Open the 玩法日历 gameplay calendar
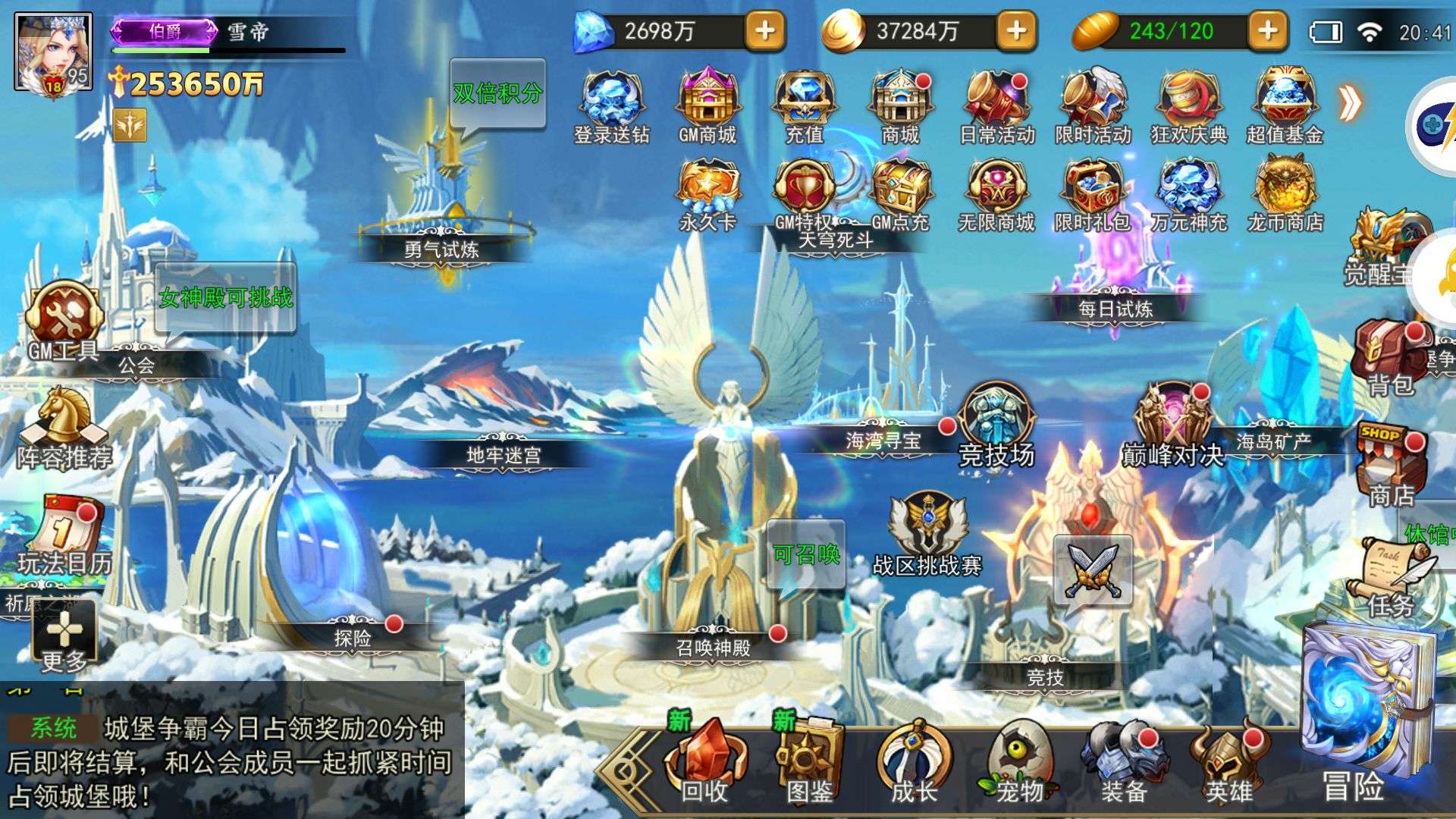 point(64,535)
